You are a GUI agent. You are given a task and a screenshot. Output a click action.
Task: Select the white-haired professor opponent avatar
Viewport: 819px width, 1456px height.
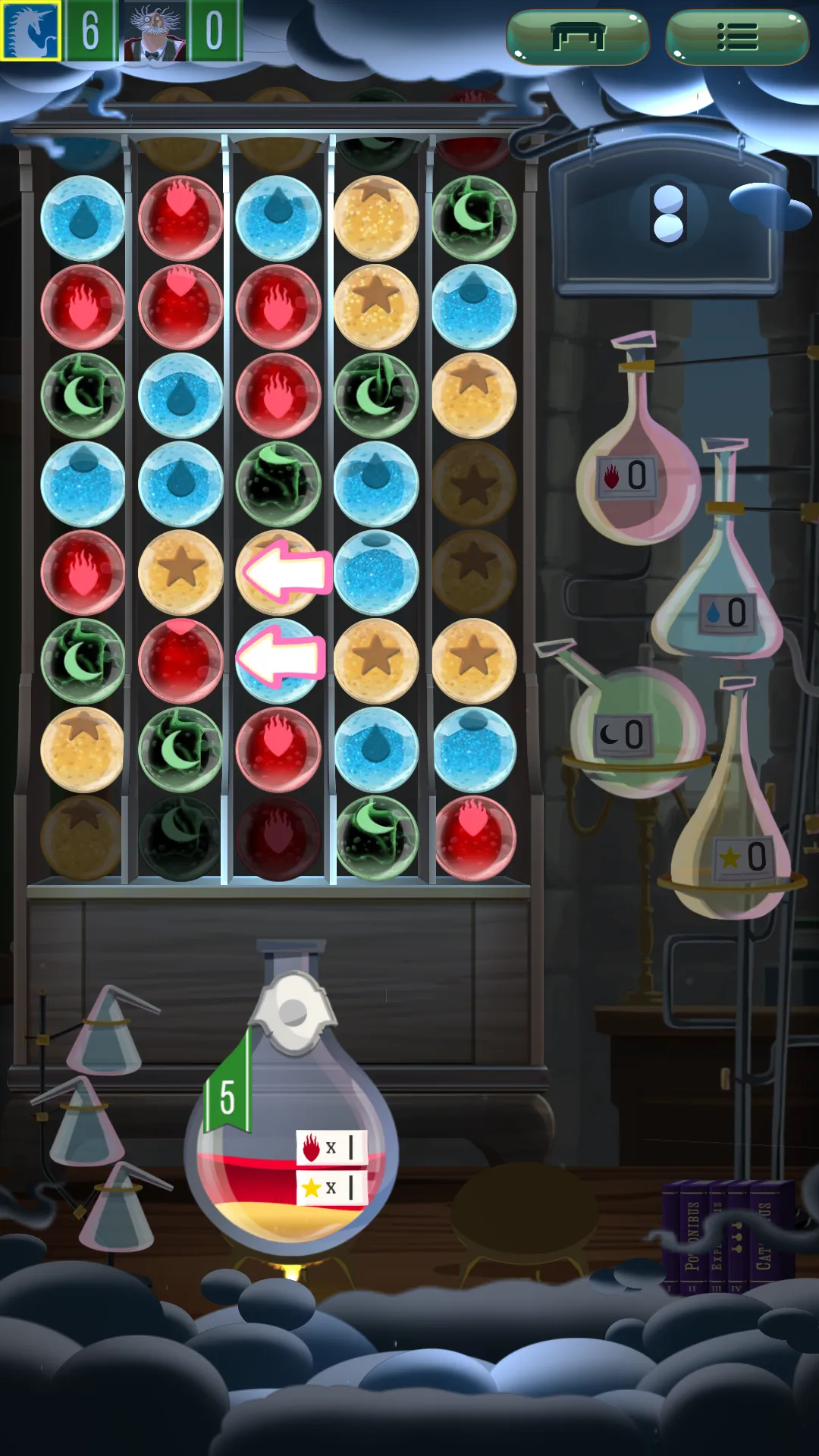coord(155,30)
